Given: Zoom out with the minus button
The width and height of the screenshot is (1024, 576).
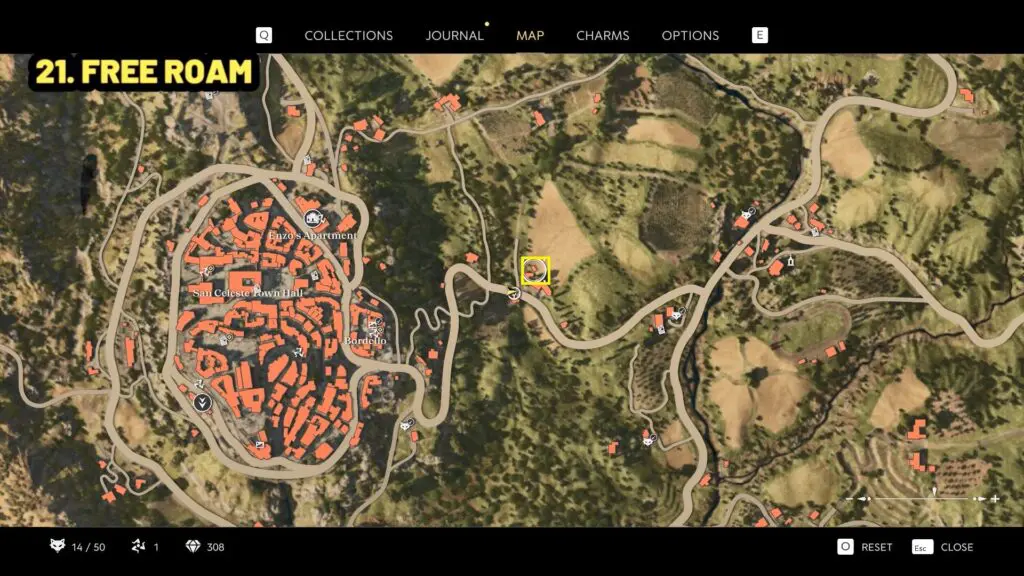Looking at the screenshot, I should 851,498.
